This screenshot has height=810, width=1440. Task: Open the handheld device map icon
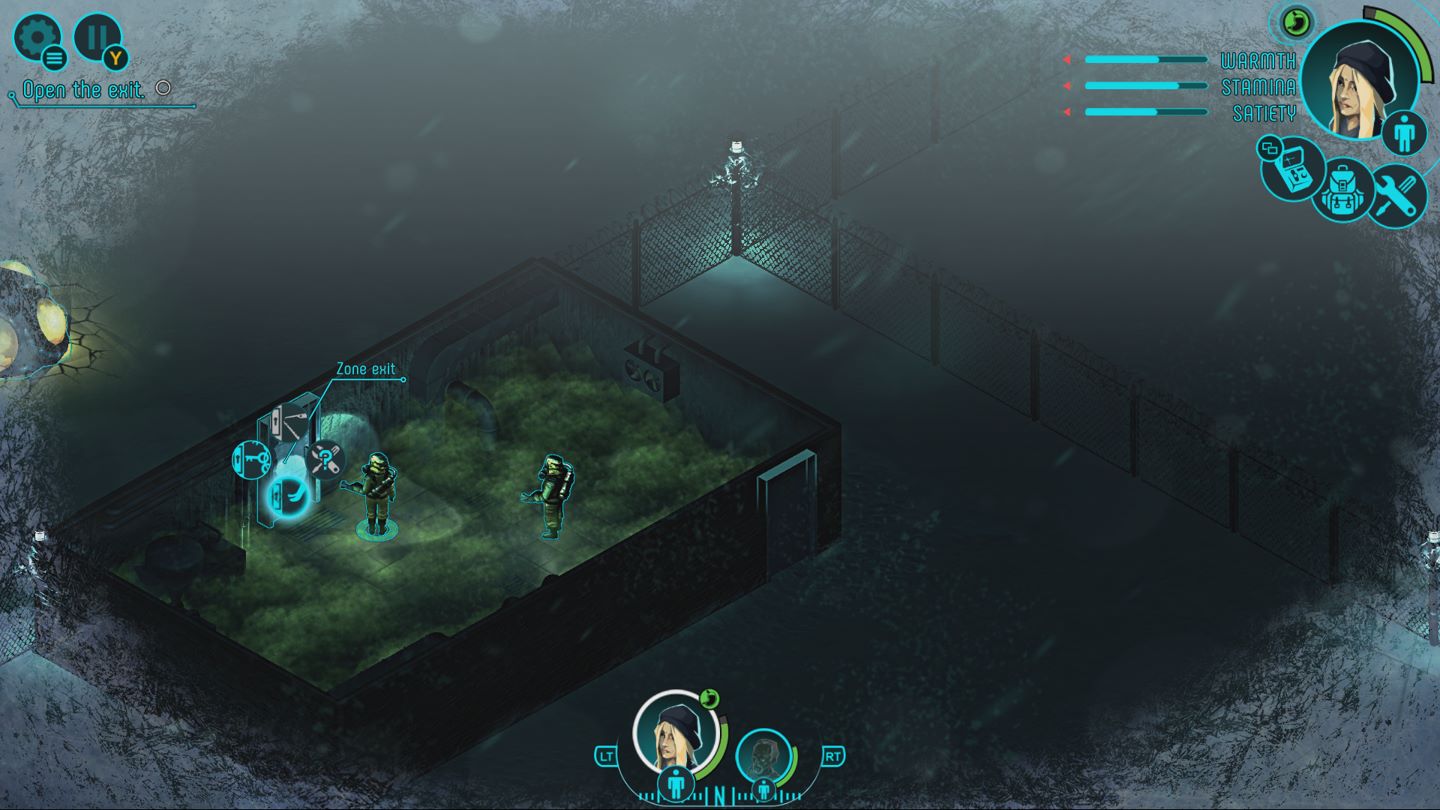point(1293,167)
